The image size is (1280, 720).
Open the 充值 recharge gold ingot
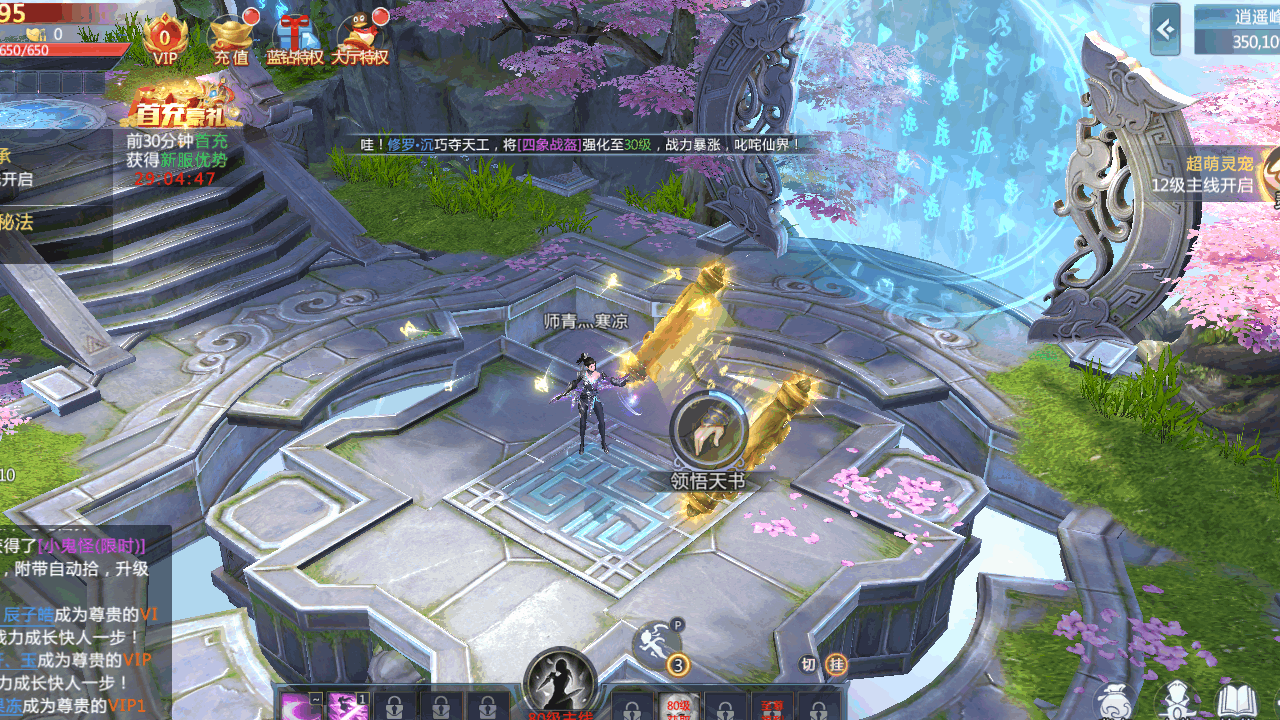point(231,40)
